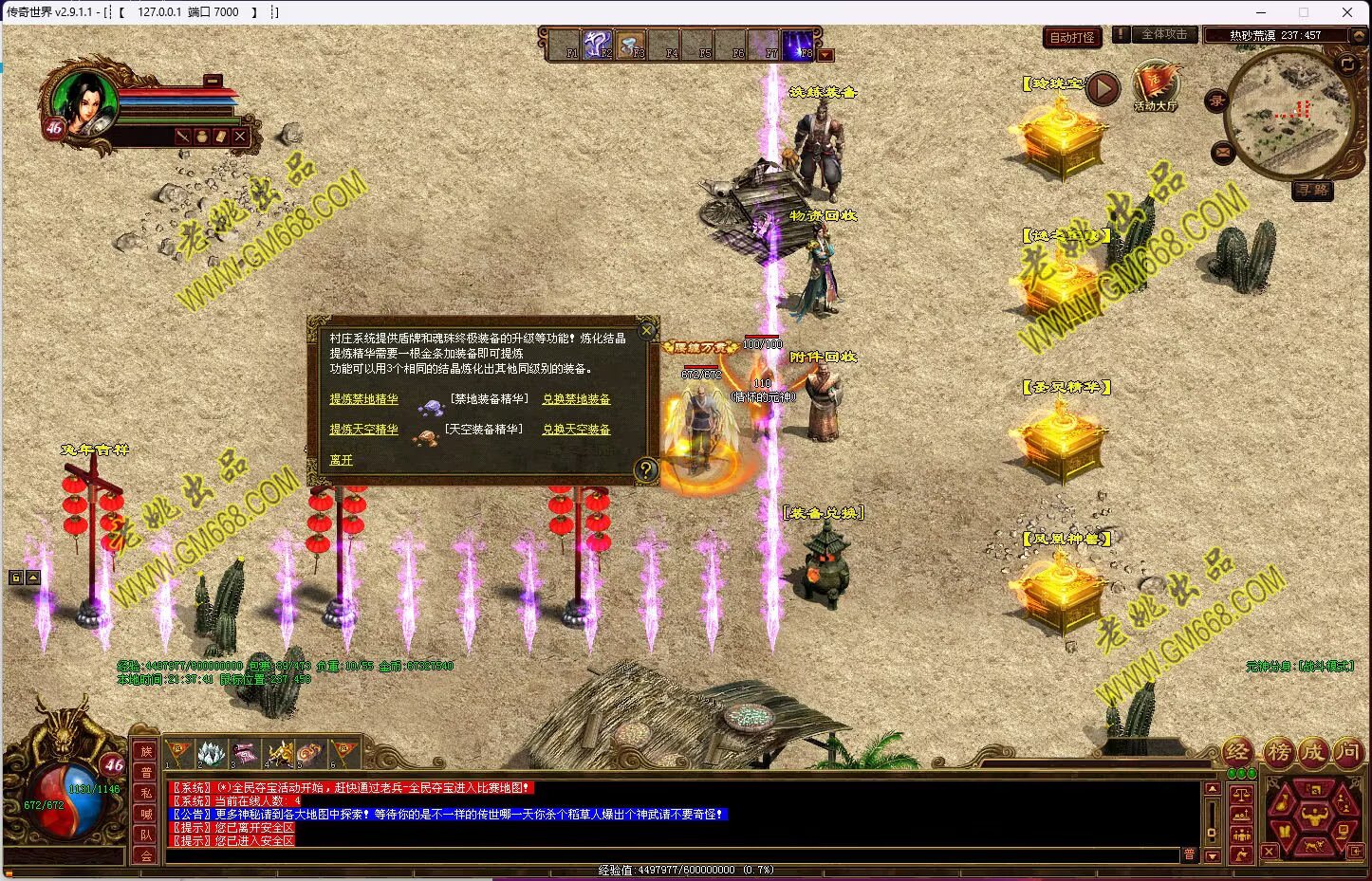
Task: Open the dialogue help question mark
Action: [645, 469]
